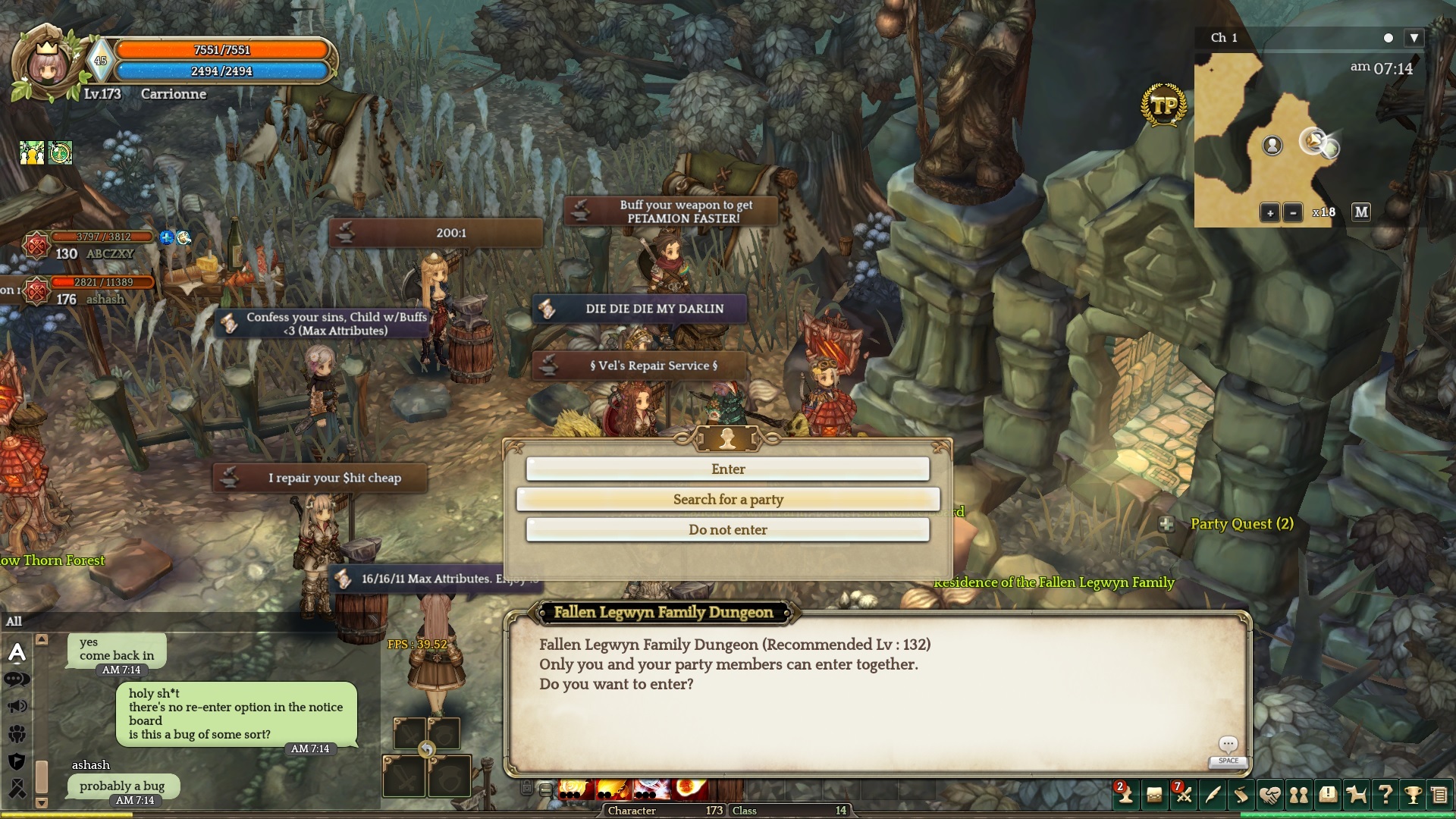Zoom out the minimap with the minus button

click(x=1293, y=213)
